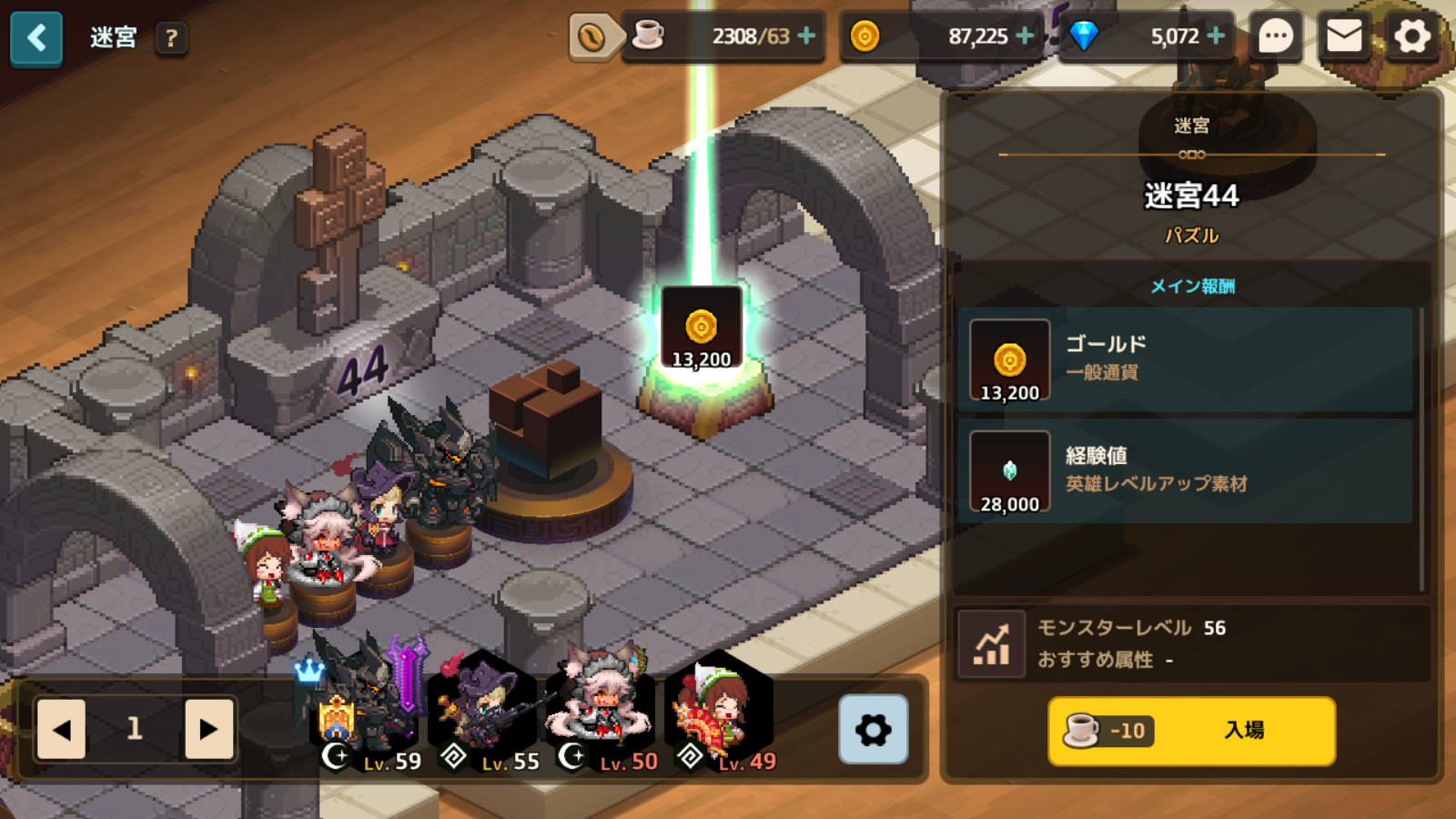This screenshot has height=819, width=1456.
Task: Go back with the arrow button
Action: coord(36,38)
